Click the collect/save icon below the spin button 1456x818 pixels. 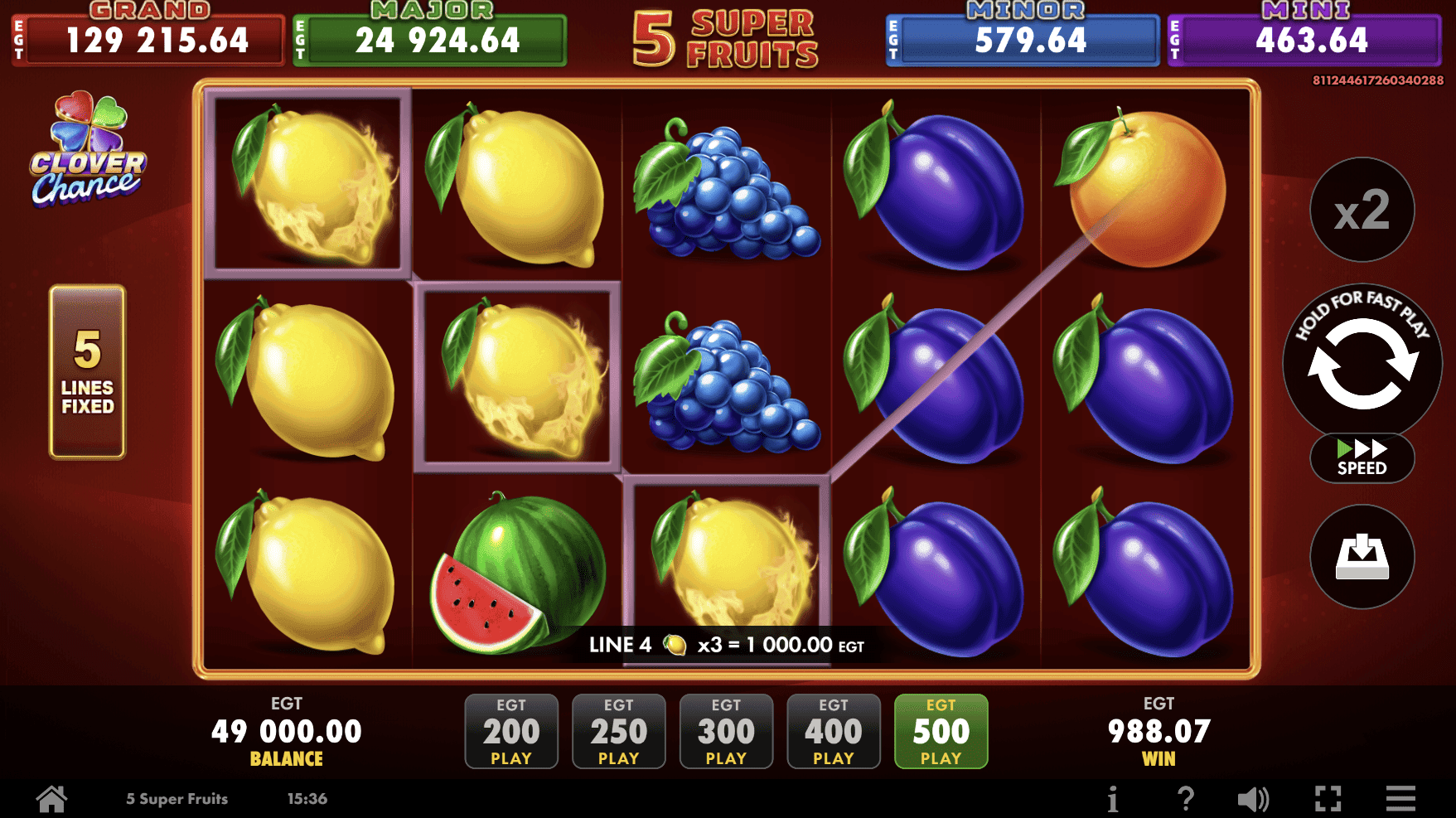click(x=1362, y=558)
